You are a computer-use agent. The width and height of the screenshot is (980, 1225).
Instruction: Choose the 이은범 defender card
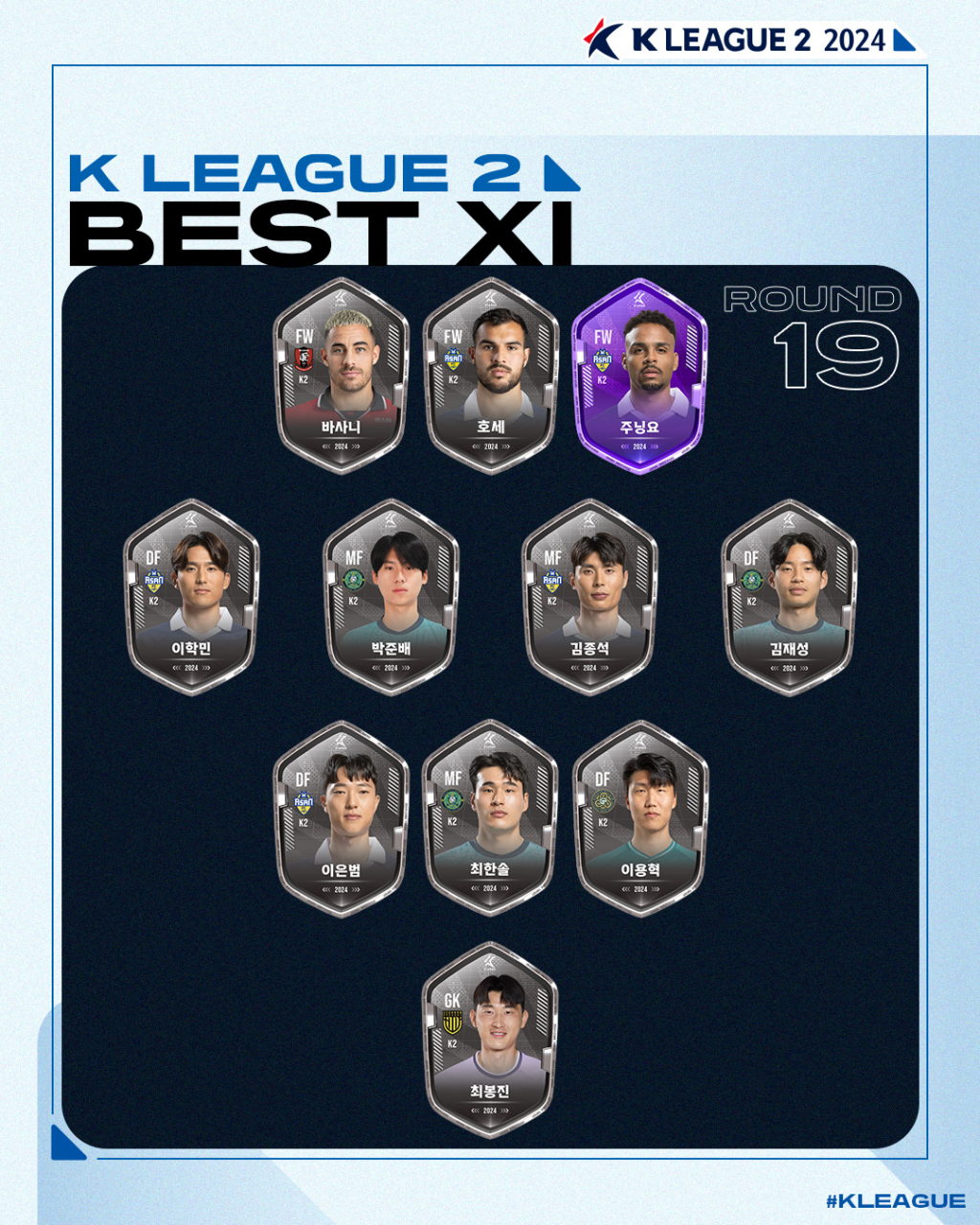(x=342, y=819)
